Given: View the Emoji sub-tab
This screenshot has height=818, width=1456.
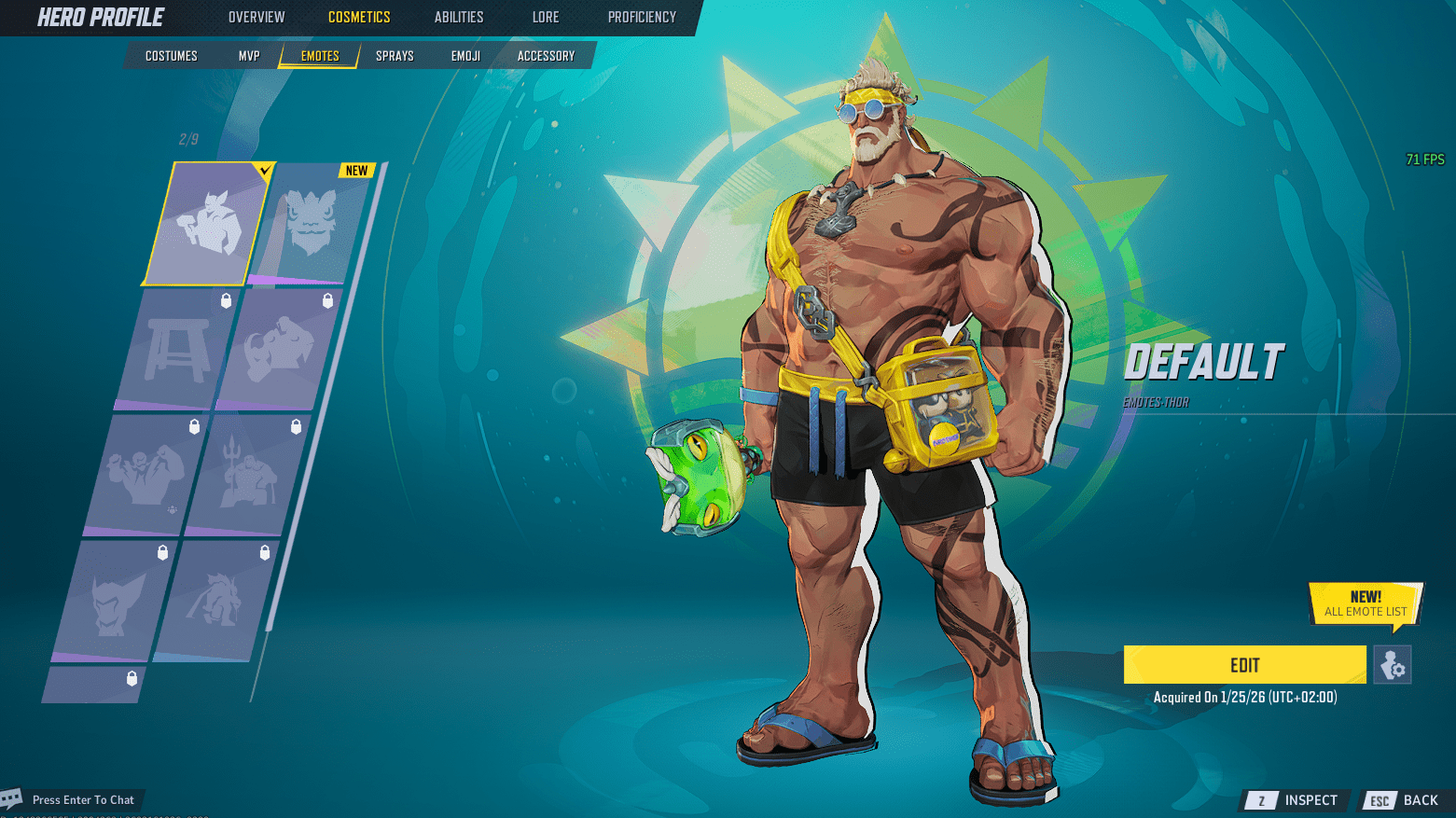Looking at the screenshot, I should click(465, 56).
